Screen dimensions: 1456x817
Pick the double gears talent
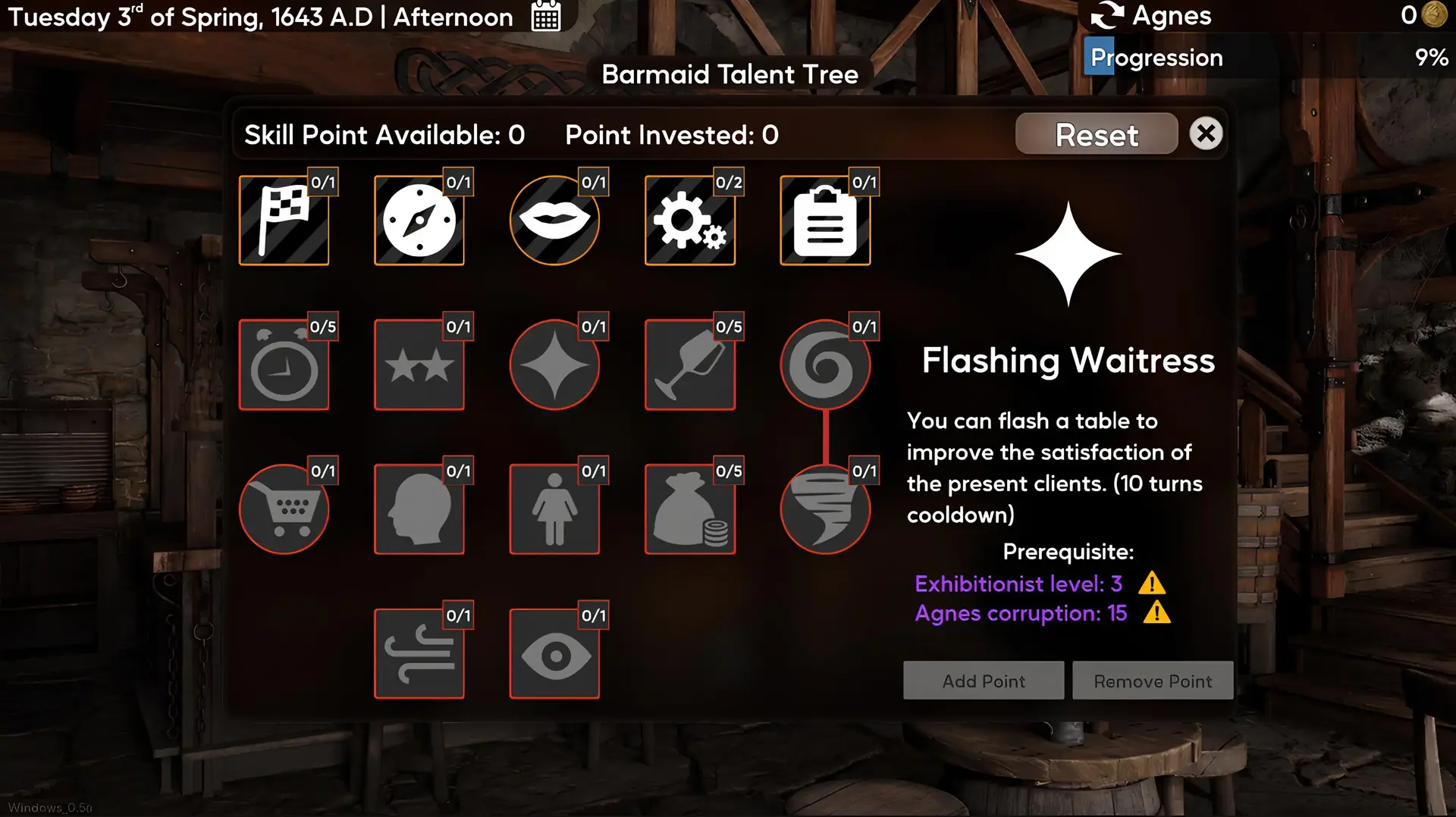[x=689, y=221]
